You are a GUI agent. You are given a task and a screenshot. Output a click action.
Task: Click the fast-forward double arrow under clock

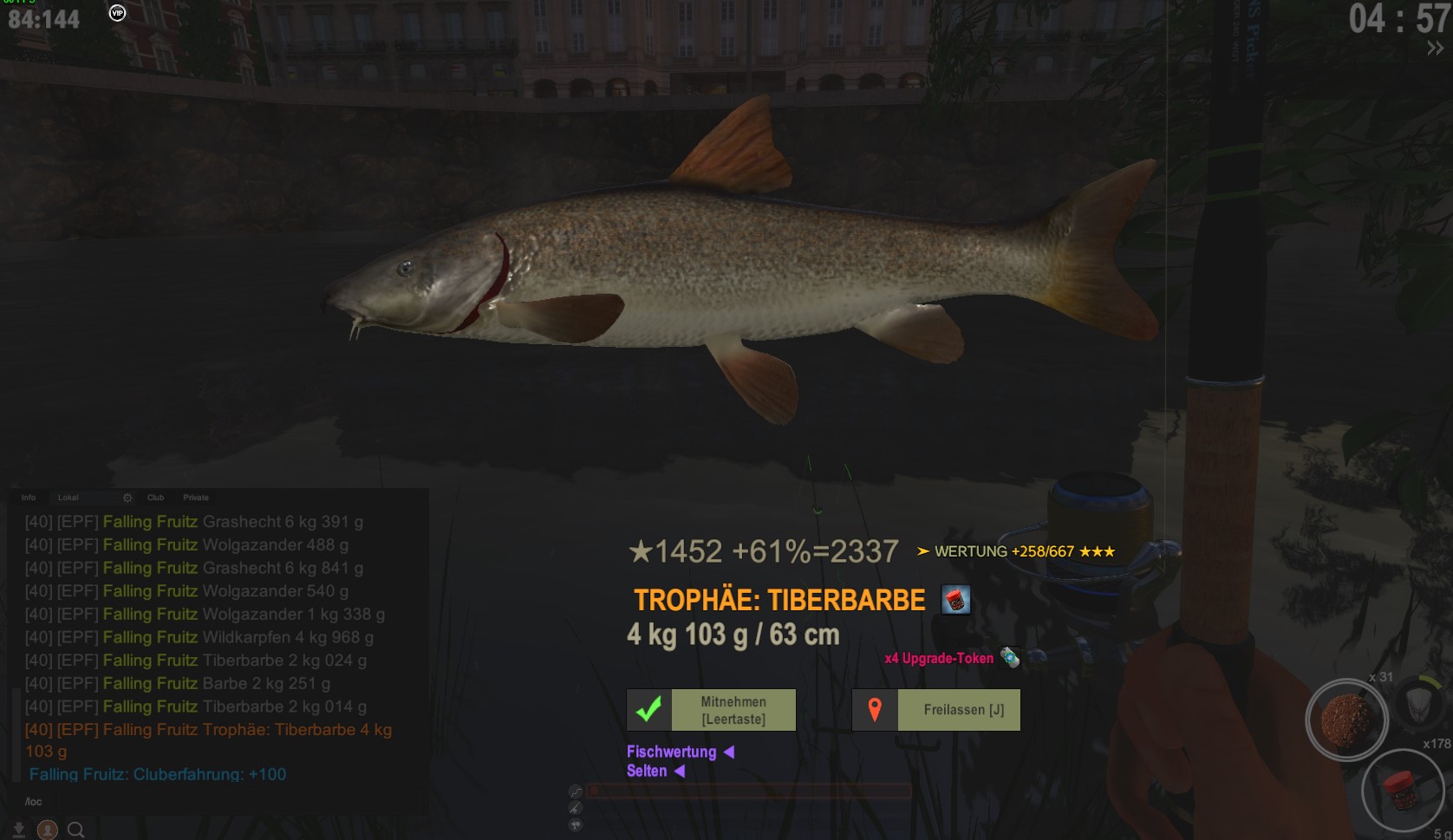tap(1435, 49)
